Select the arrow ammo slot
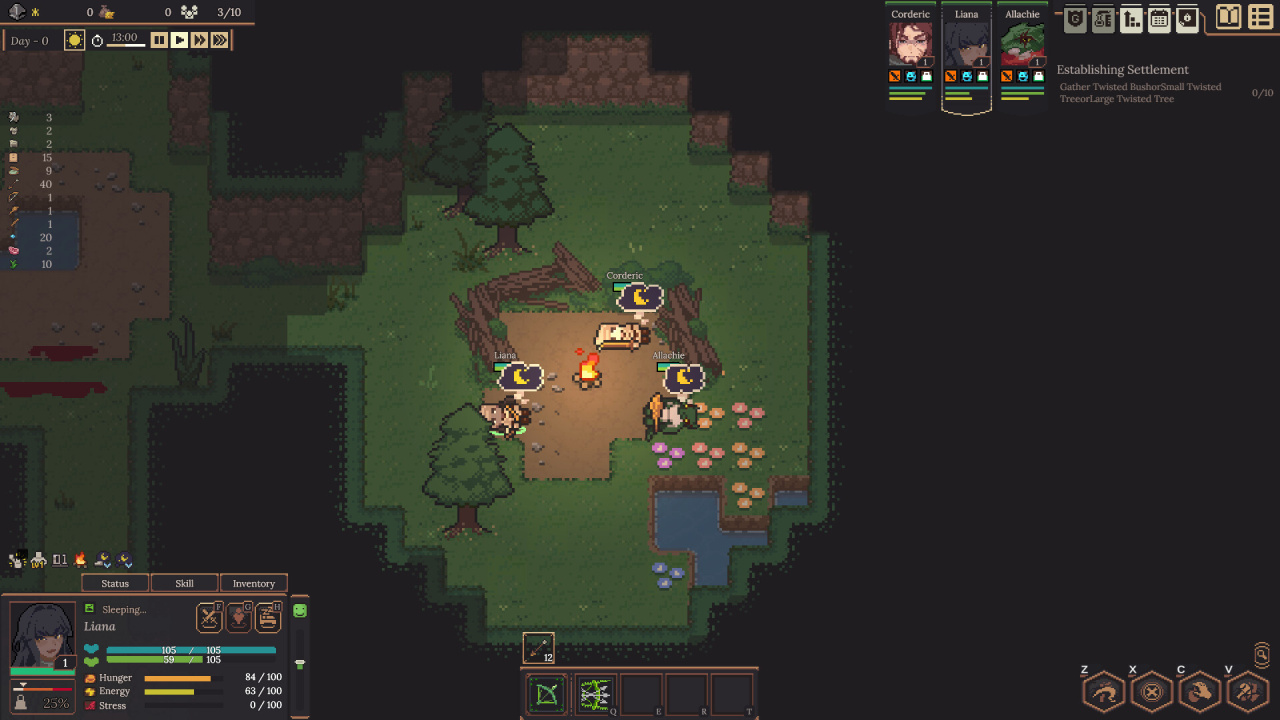The height and width of the screenshot is (720, 1280). coord(538,648)
